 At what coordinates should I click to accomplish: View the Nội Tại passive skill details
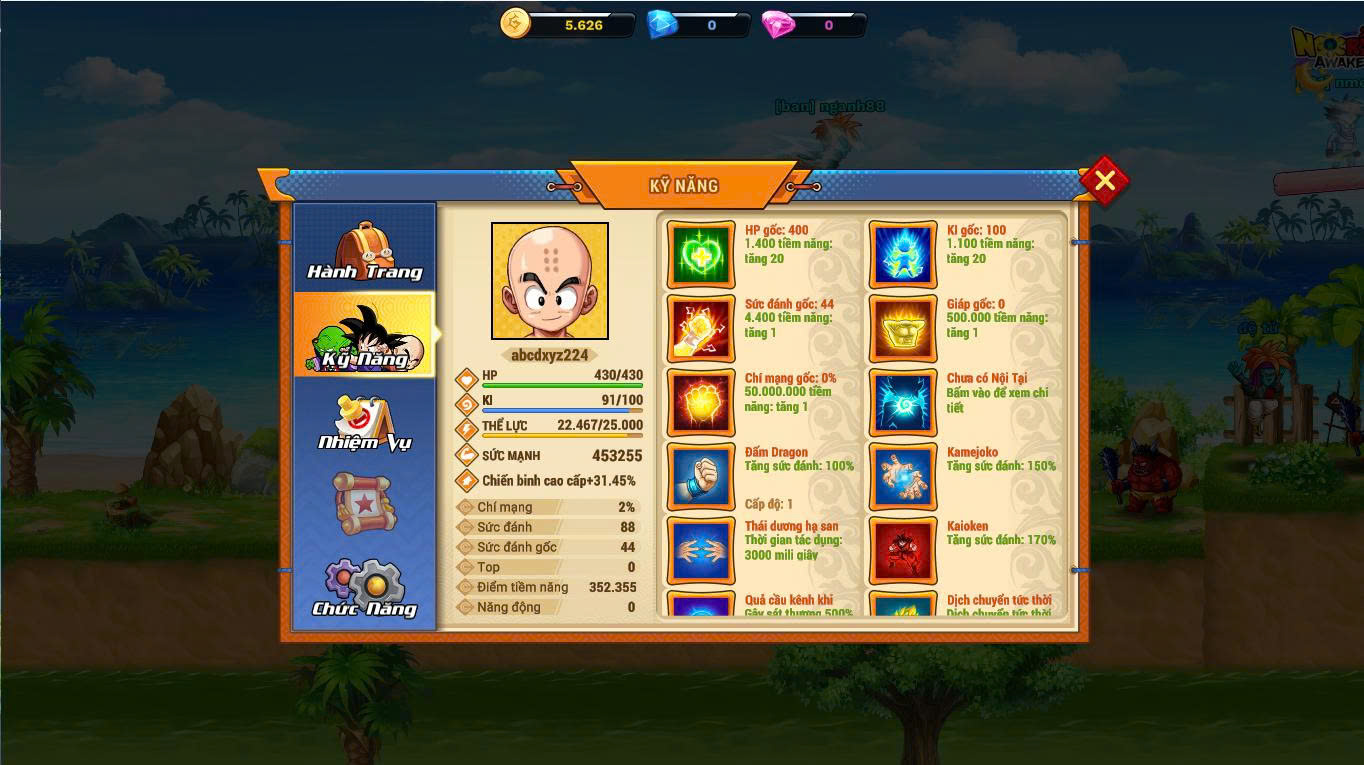[903, 403]
